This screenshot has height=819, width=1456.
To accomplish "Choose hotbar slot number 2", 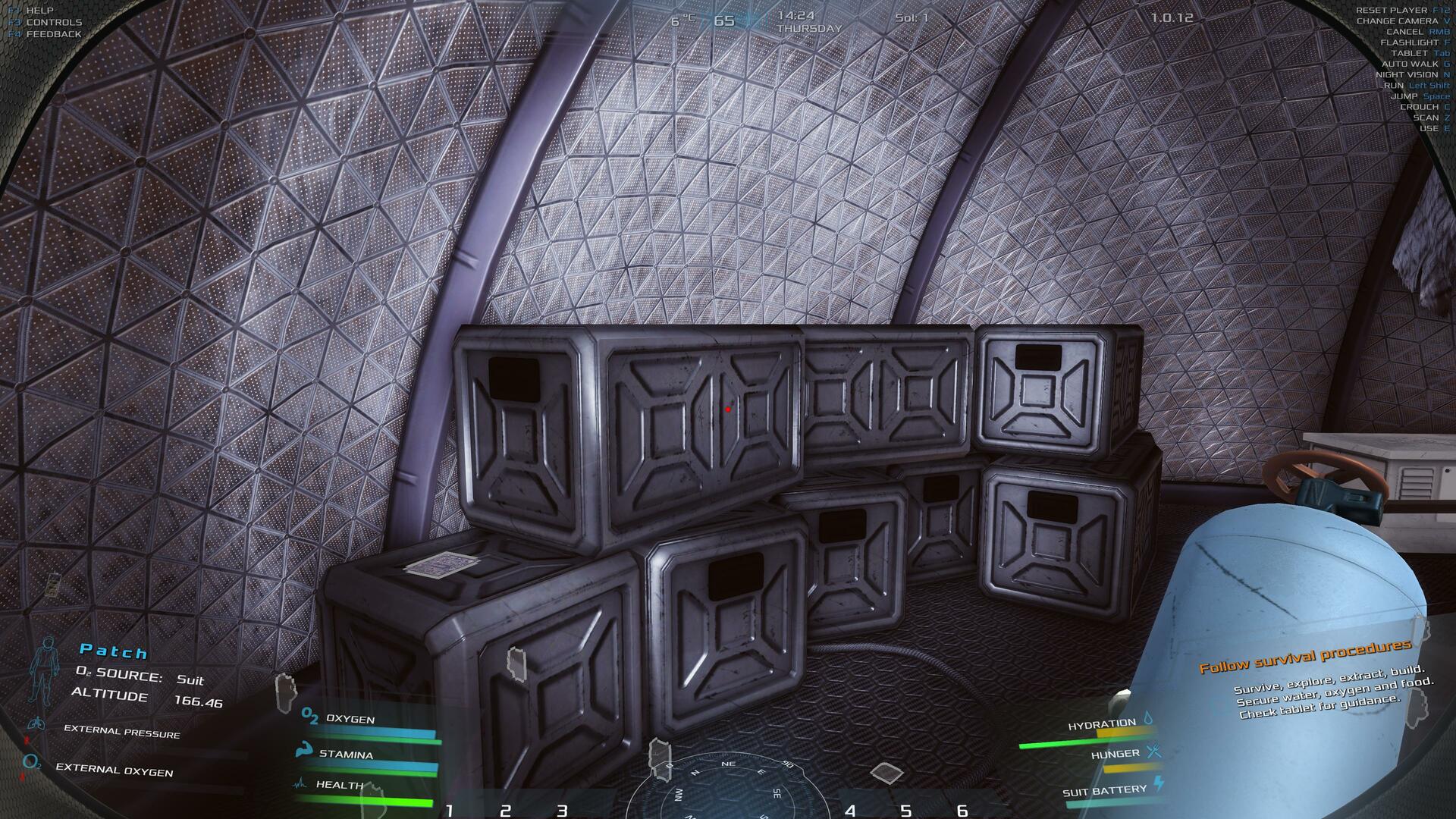I will click(x=505, y=811).
